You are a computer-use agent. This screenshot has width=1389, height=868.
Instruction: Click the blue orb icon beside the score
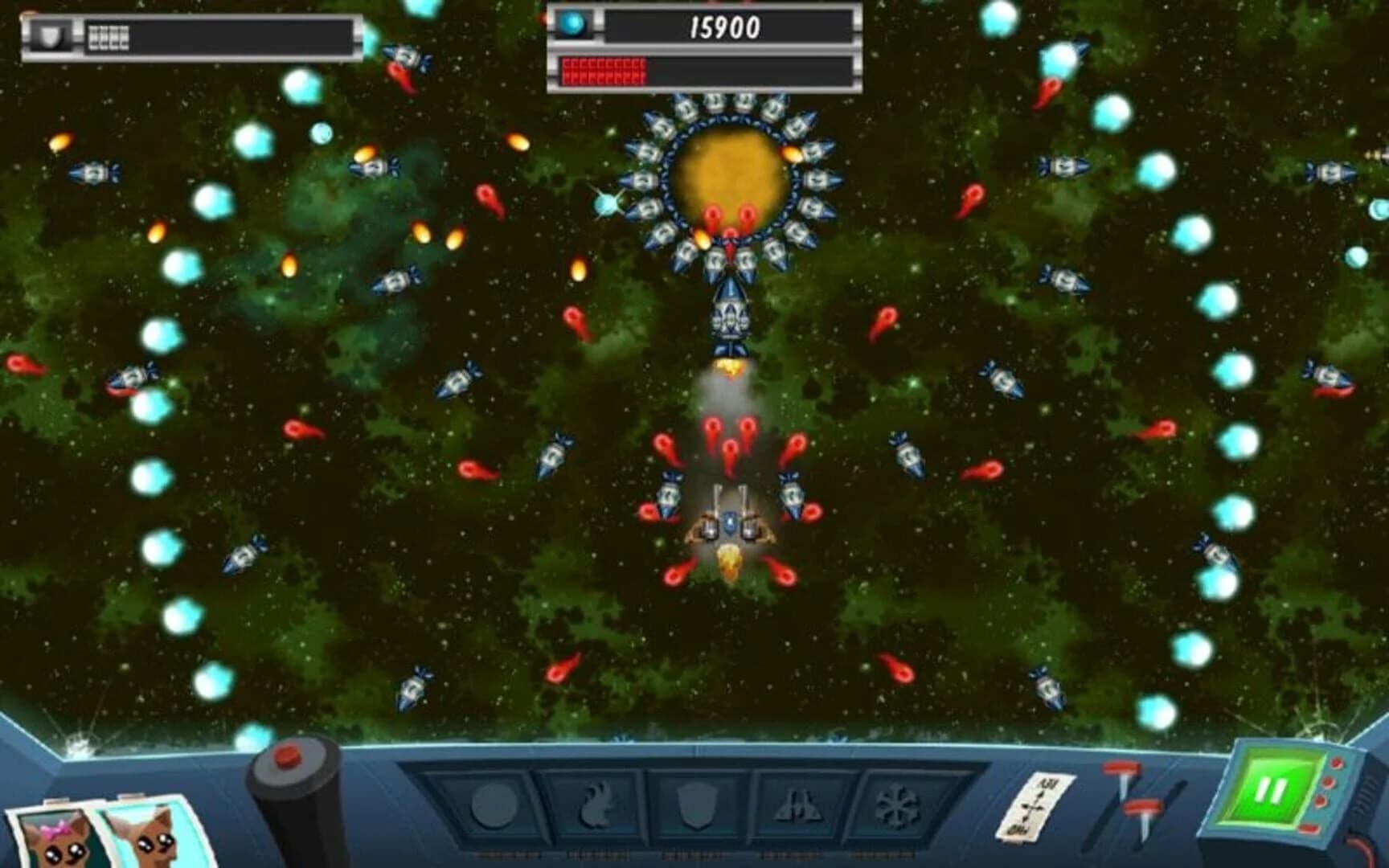pos(572,24)
